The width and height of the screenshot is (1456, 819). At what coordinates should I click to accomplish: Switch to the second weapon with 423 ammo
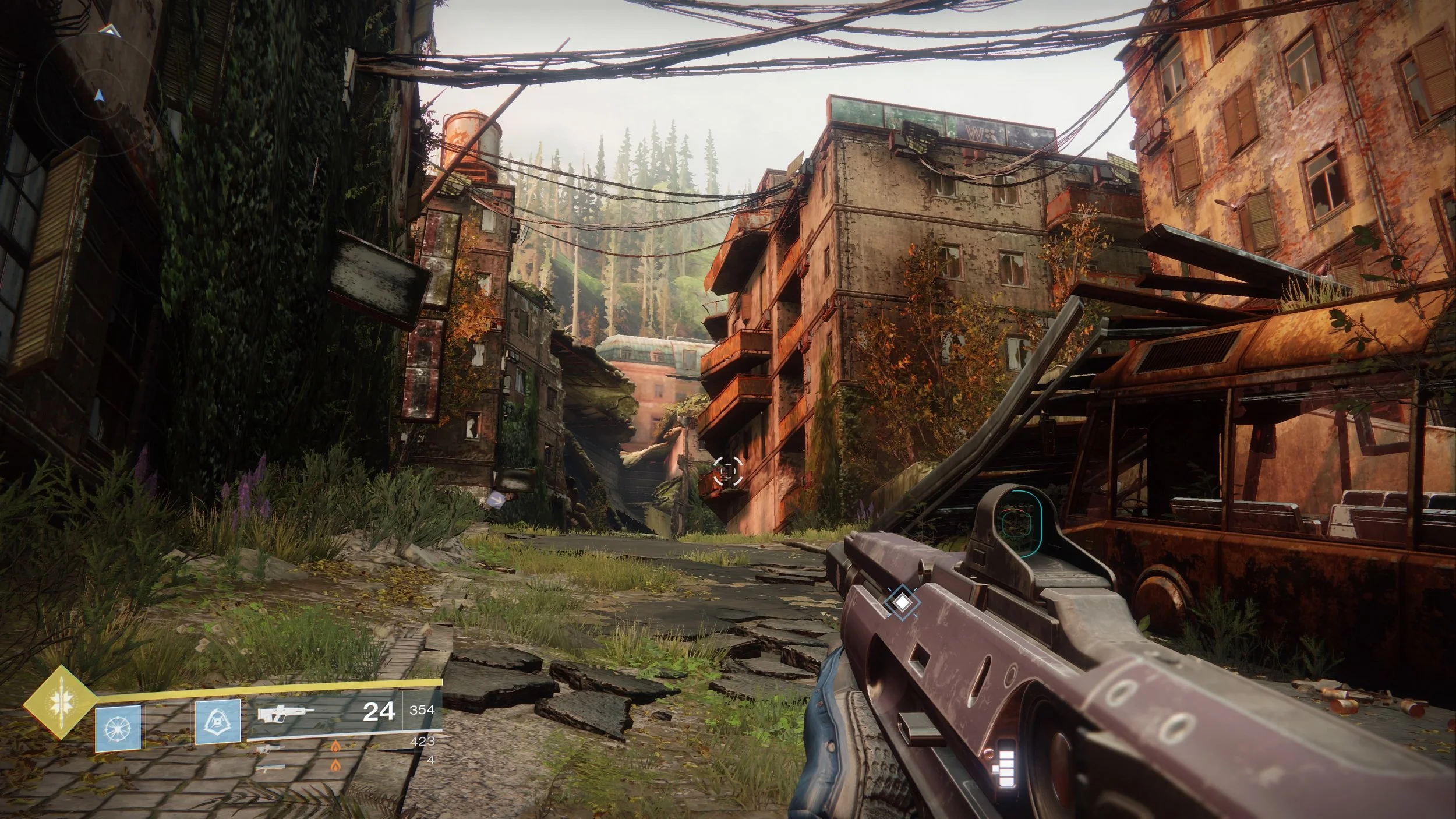(x=270, y=748)
